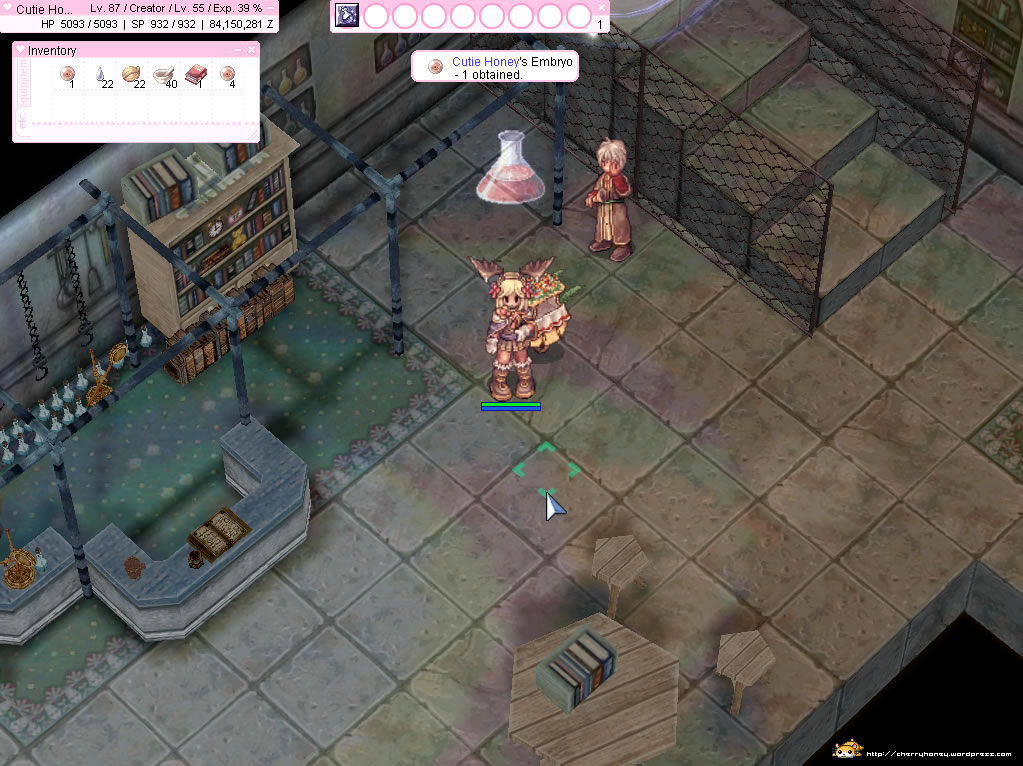1023x766 pixels.
Task: Select the water droplet item stack
Action: click(100, 73)
